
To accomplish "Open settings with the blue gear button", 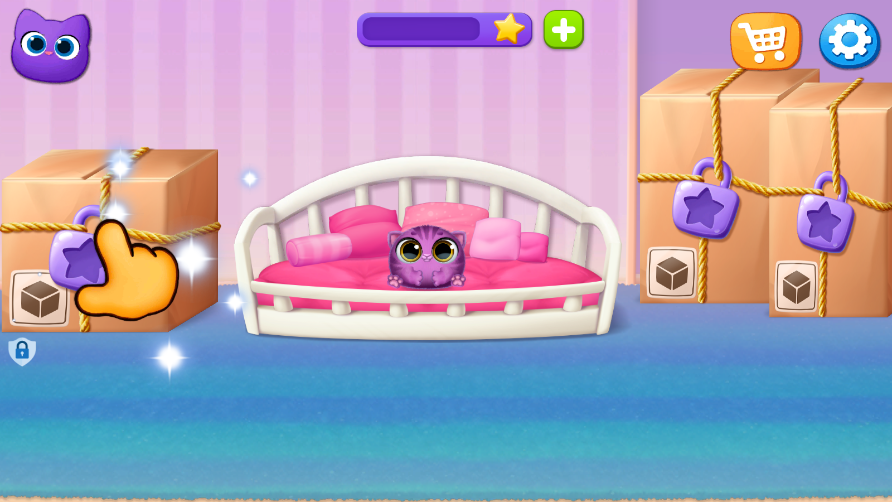I will [848, 41].
